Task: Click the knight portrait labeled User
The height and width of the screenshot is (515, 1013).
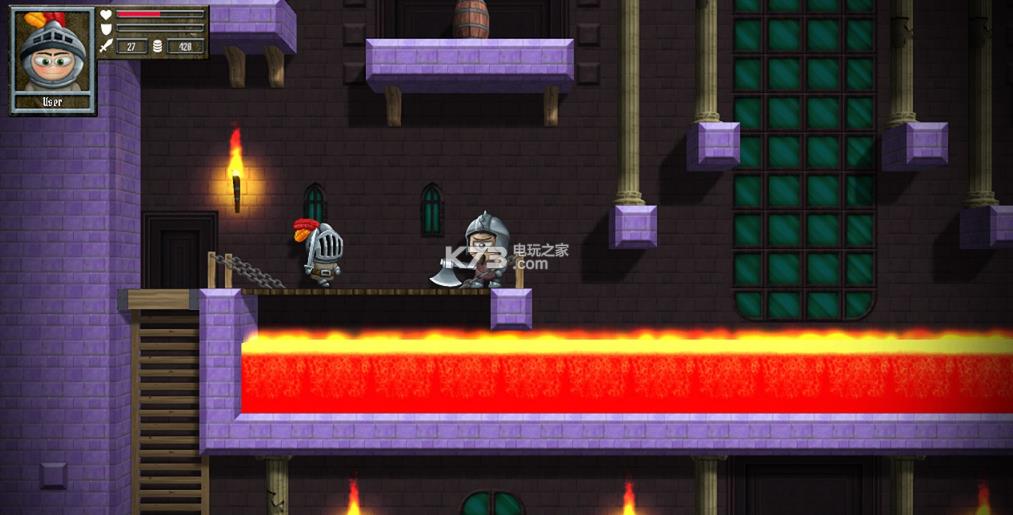Action: pos(52,55)
